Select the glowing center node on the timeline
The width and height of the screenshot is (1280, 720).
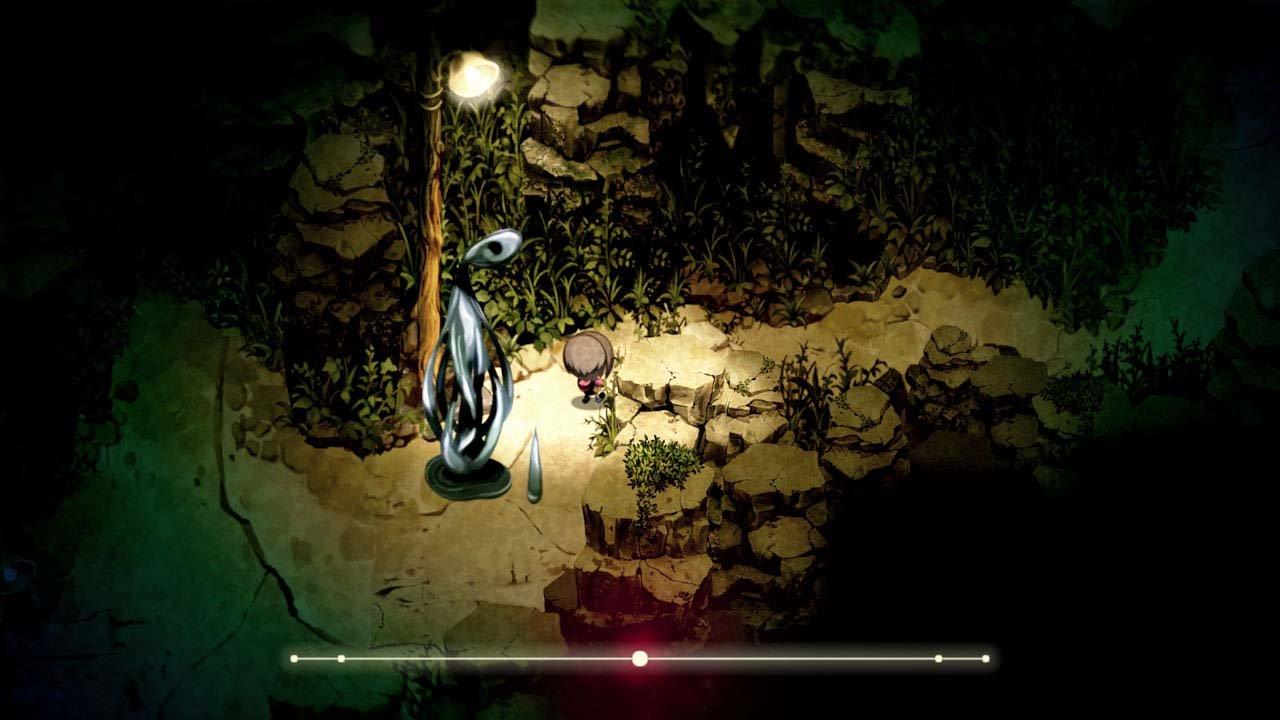click(640, 659)
